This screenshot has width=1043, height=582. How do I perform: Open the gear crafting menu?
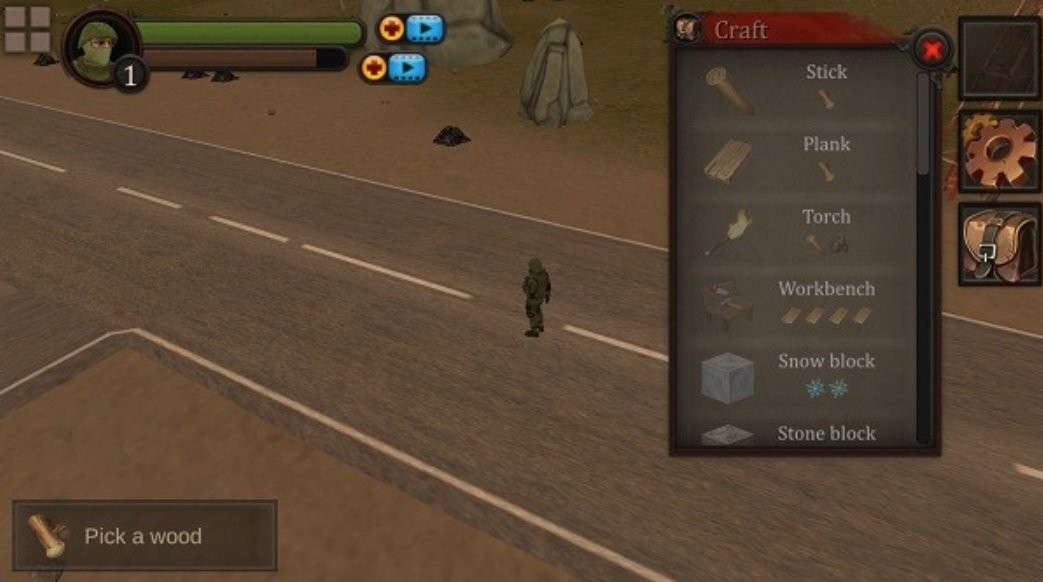point(998,152)
